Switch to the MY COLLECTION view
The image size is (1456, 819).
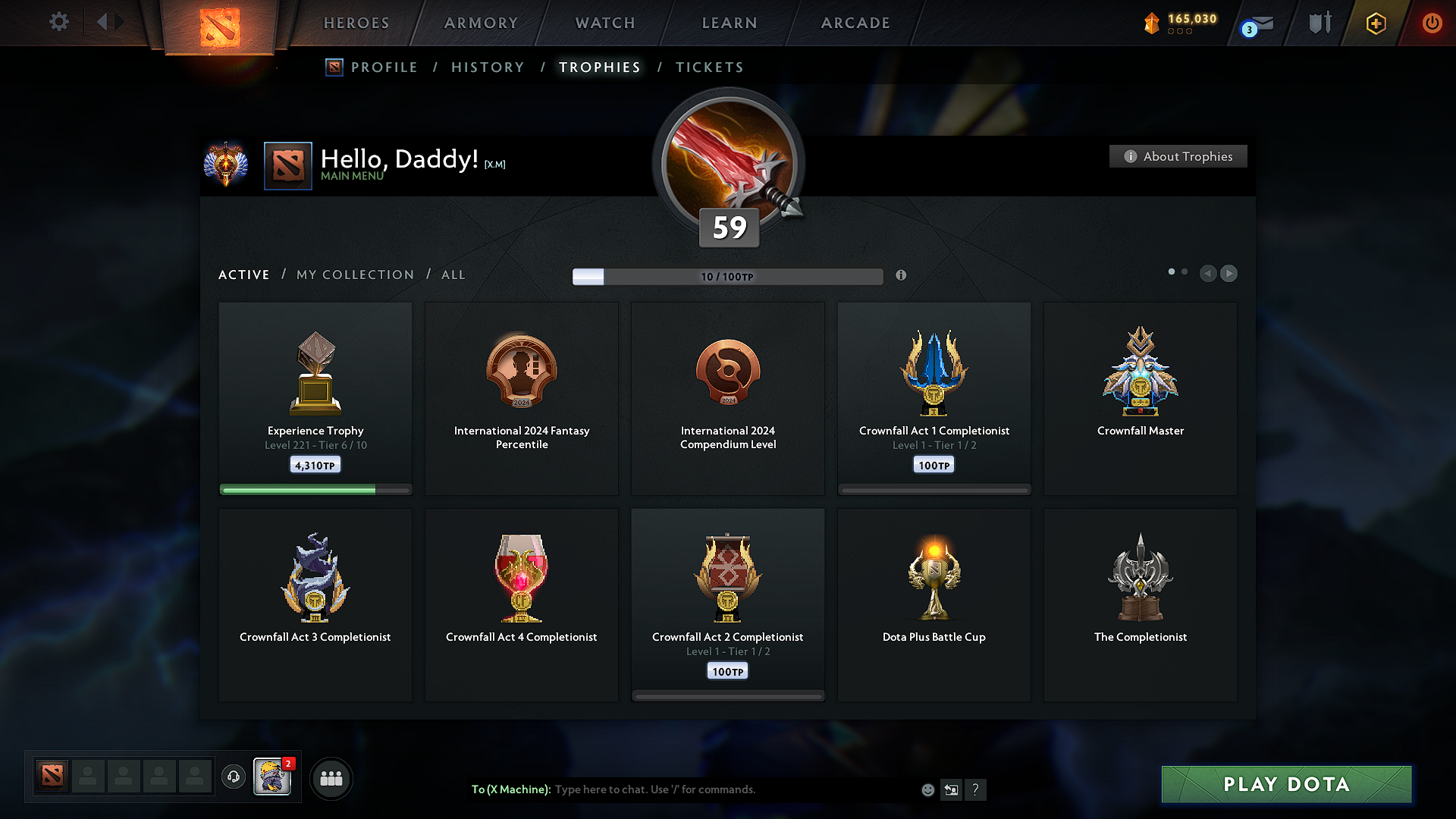354,275
